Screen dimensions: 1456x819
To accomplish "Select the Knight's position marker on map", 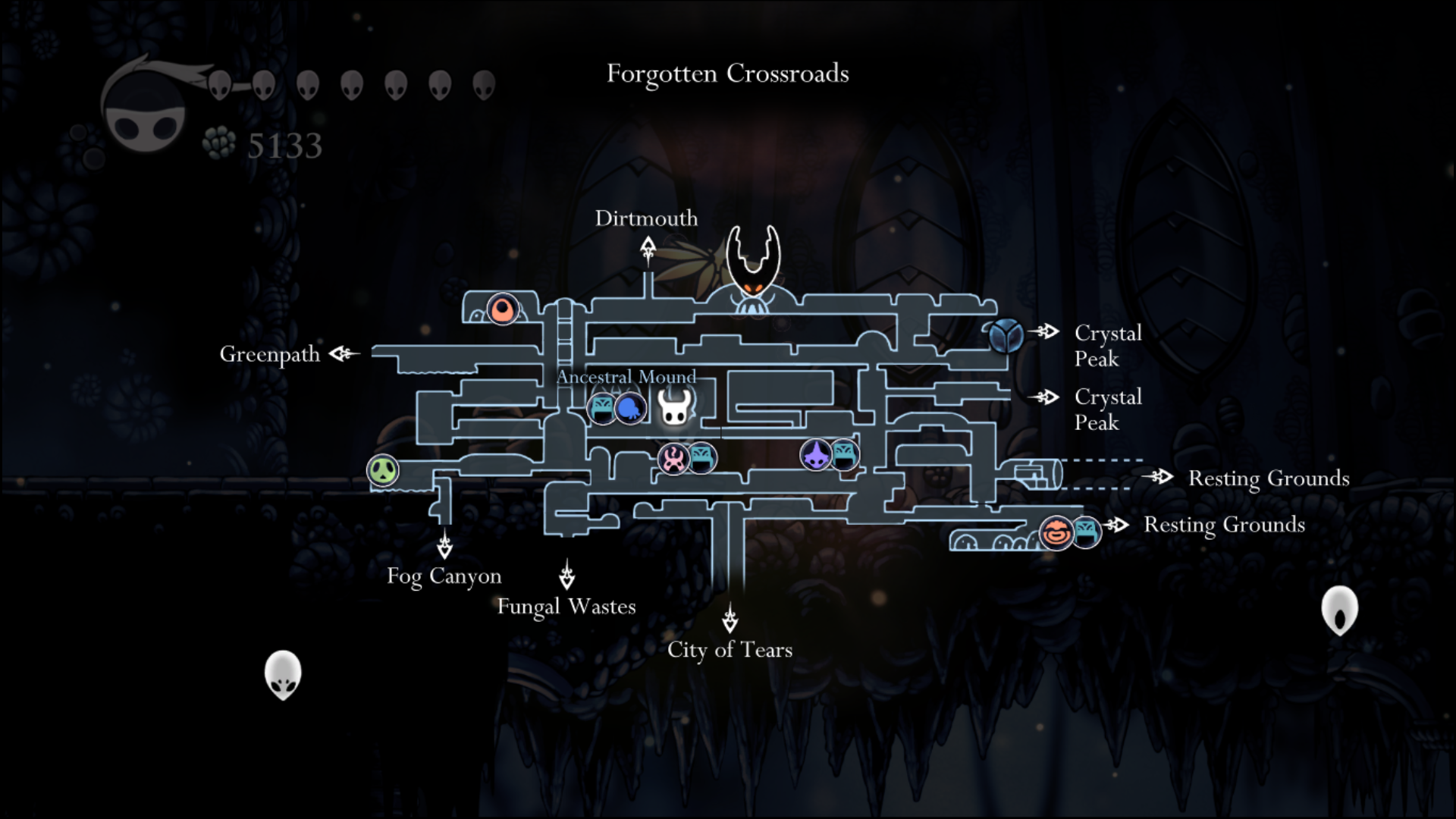I will click(x=674, y=407).
